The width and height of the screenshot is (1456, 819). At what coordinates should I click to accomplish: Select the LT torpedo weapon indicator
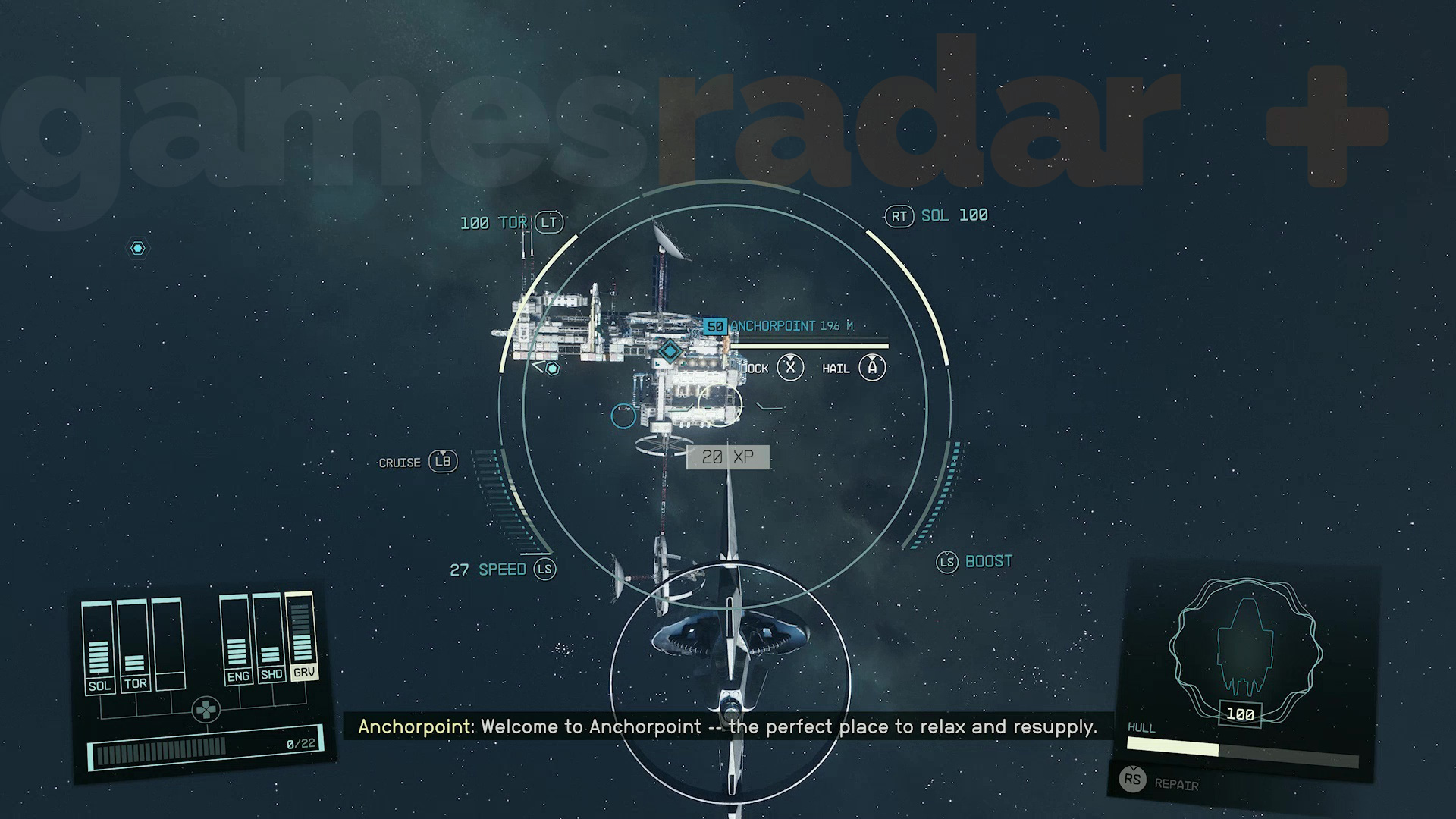pos(548,222)
